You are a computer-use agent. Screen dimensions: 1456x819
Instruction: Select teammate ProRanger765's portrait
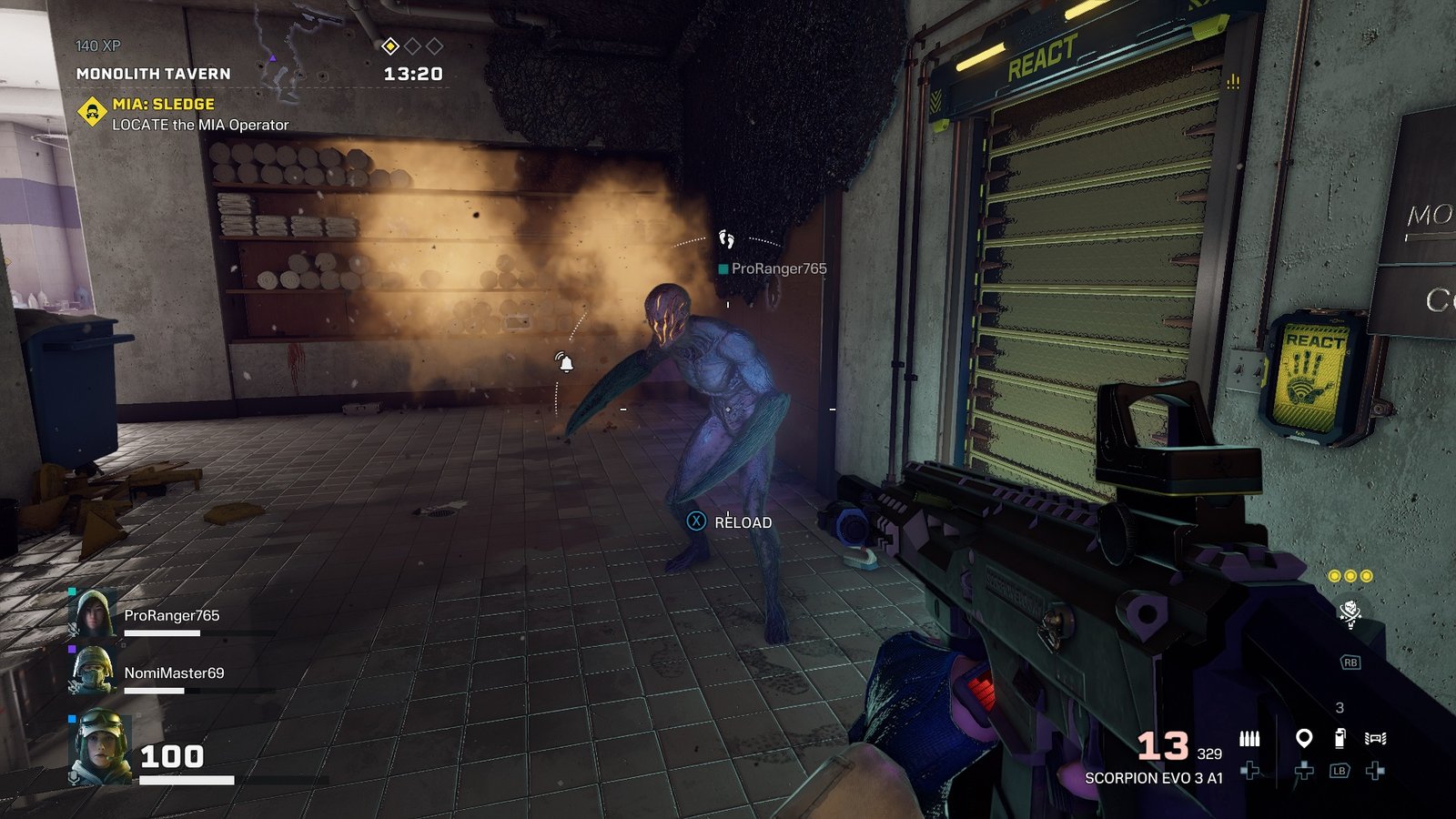coord(94,613)
